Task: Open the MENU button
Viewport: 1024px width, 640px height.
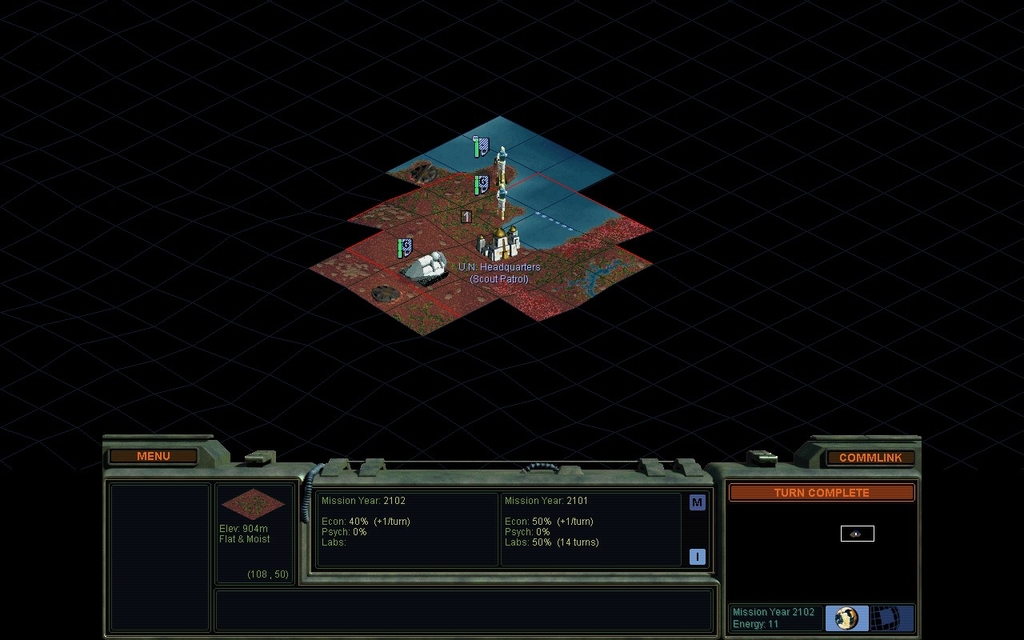Action: [153, 457]
